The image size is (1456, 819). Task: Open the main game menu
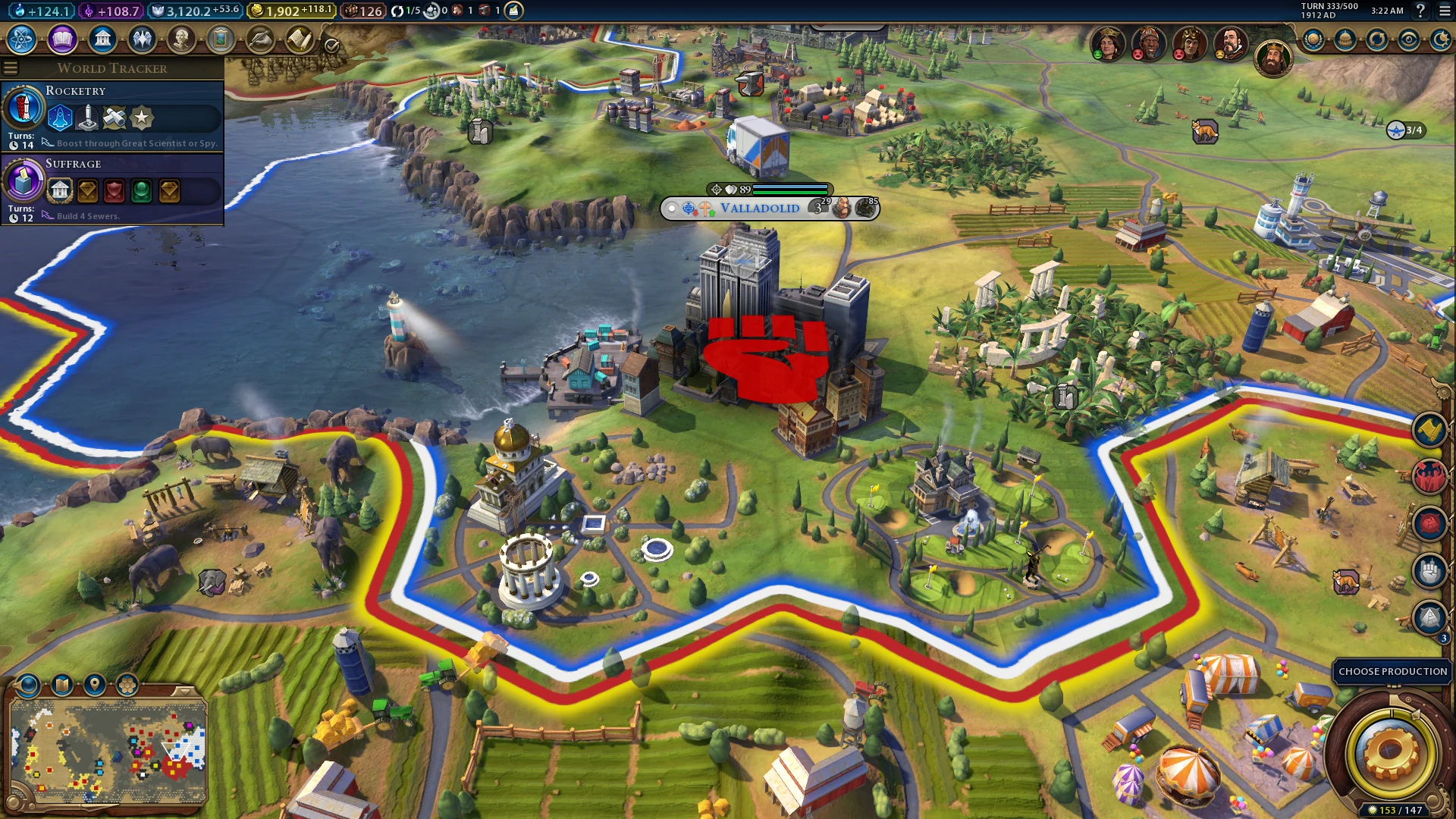(x=1445, y=11)
